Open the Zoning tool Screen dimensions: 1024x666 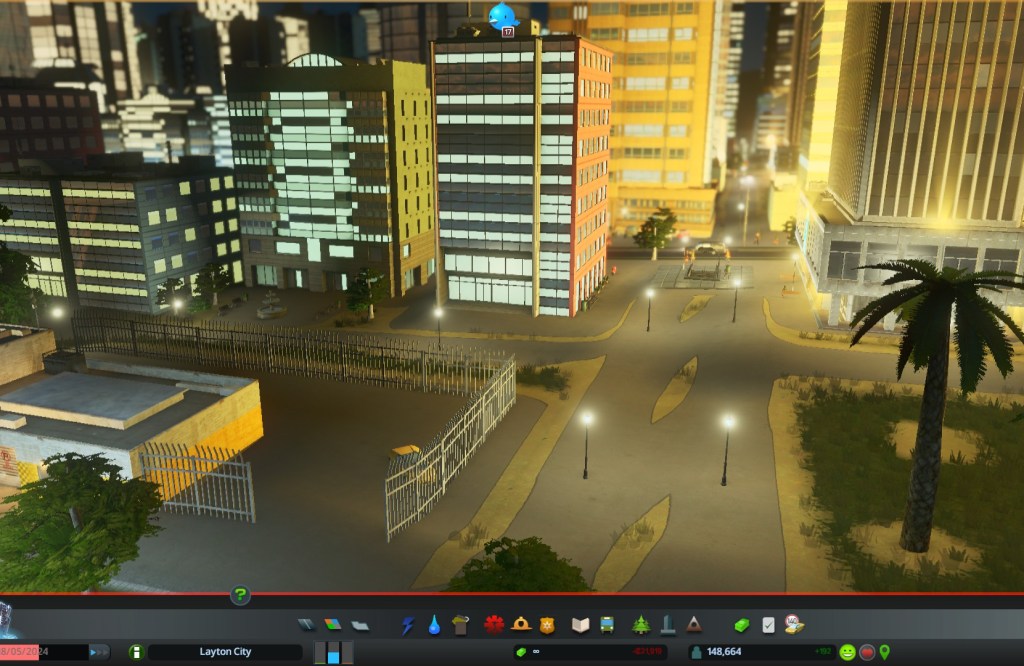tap(333, 625)
